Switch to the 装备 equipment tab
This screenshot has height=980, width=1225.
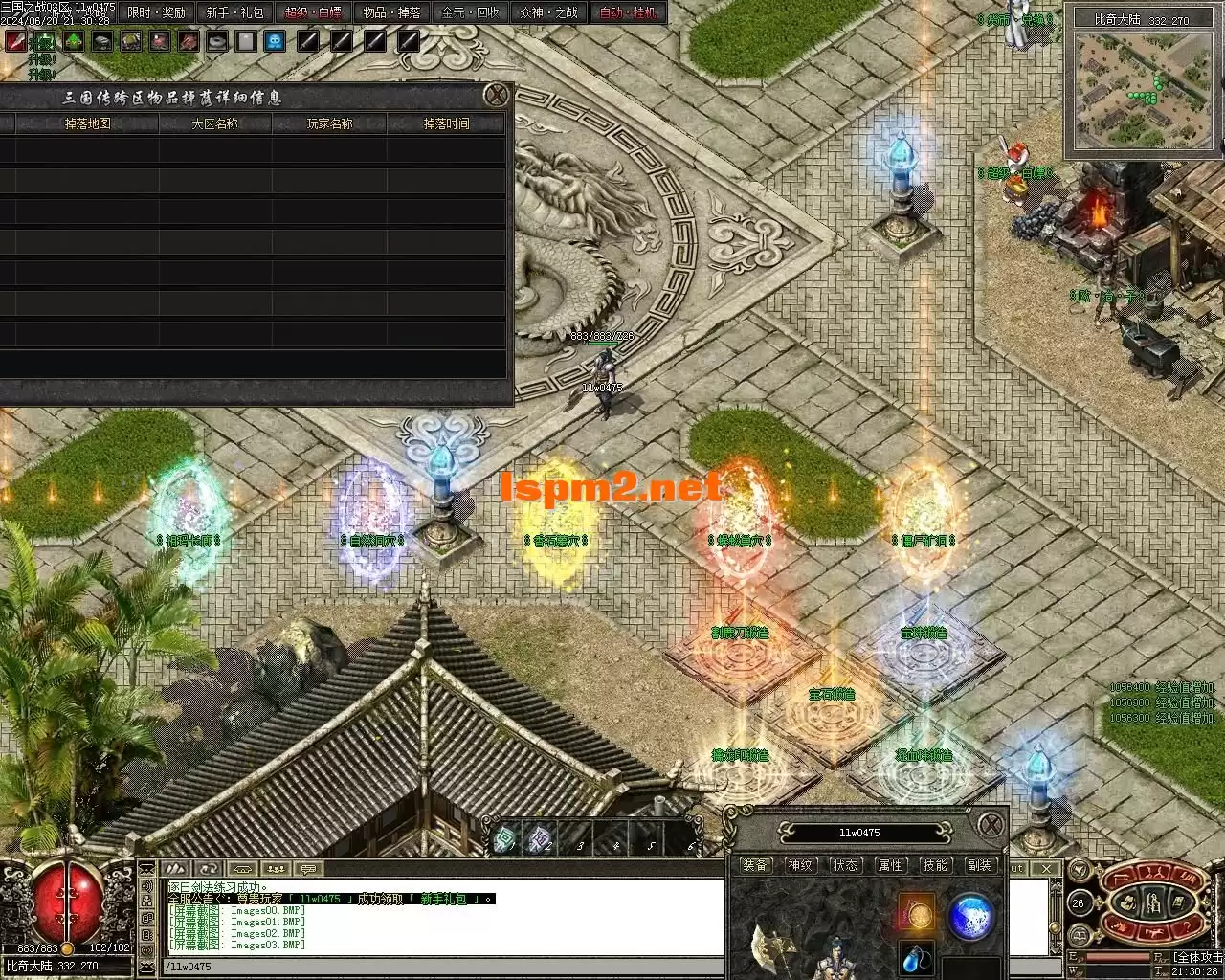(755, 865)
